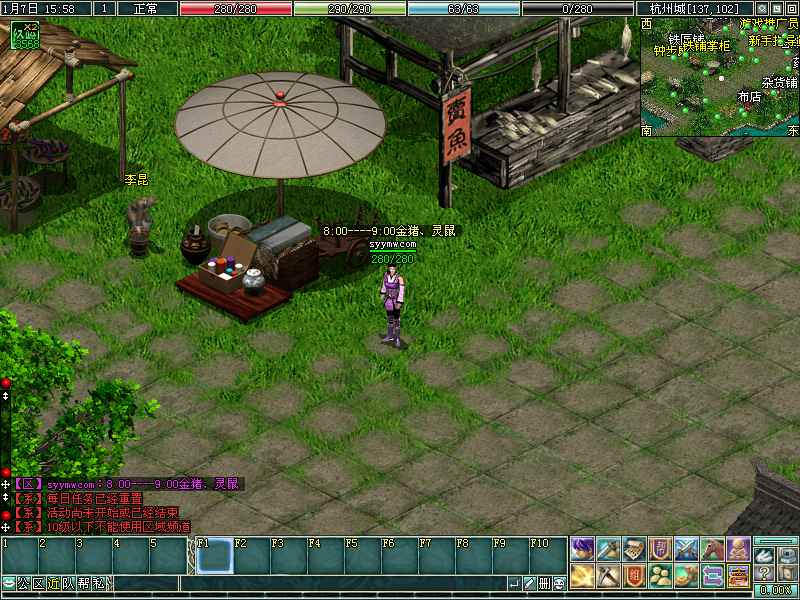800x600 pixels.
Task: Click the horse mount icon
Action: click(x=712, y=548)
